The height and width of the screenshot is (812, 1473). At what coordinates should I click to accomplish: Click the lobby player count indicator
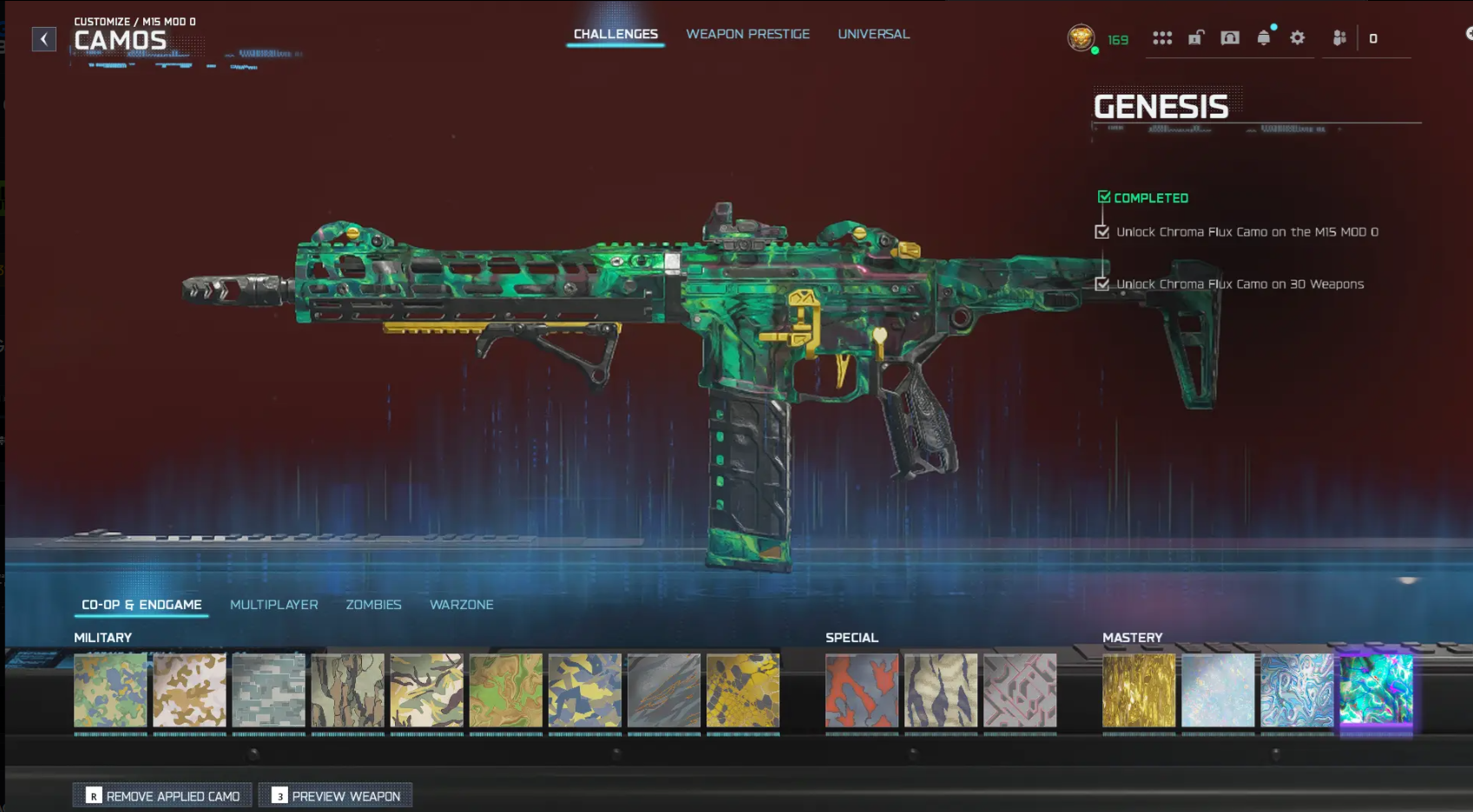point(1374,37)
